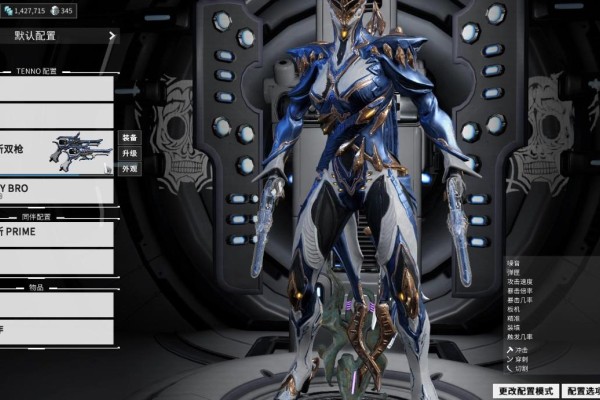Open the 默认配置 loadout selector
This screenshot has height=400, width=600.
pos(60,36)
